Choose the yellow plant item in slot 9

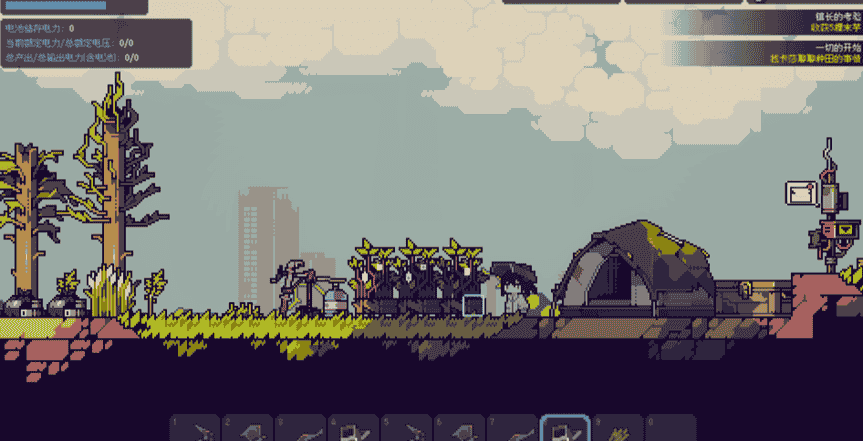(619, 429)
